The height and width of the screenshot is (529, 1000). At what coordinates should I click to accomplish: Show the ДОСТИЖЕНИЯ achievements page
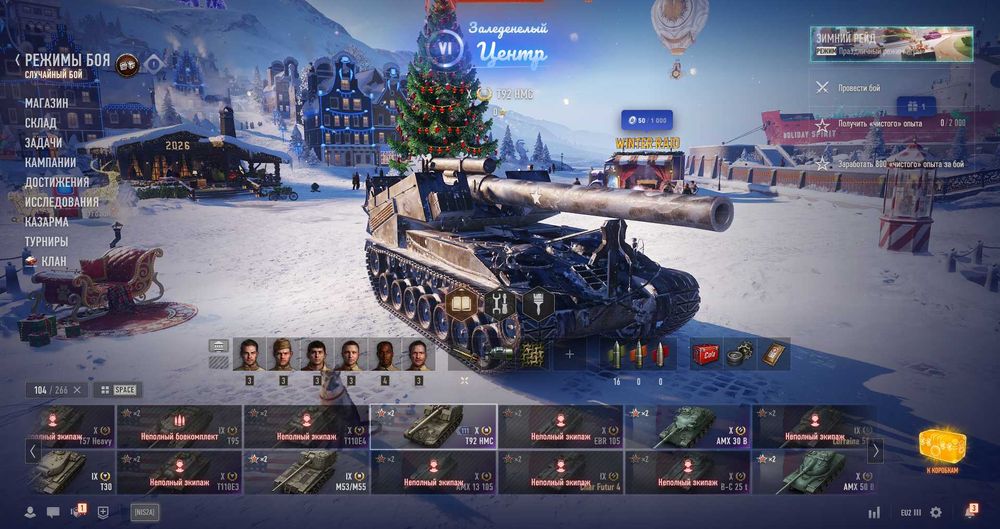[57, 182]
